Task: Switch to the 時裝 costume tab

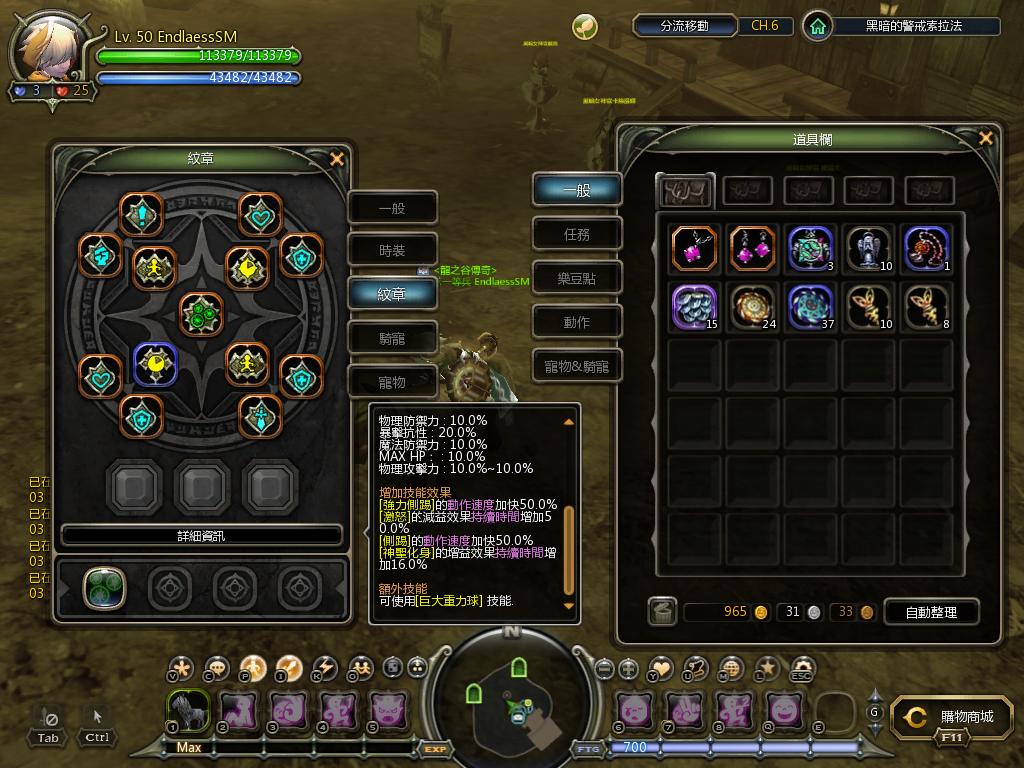Action: 392,251
